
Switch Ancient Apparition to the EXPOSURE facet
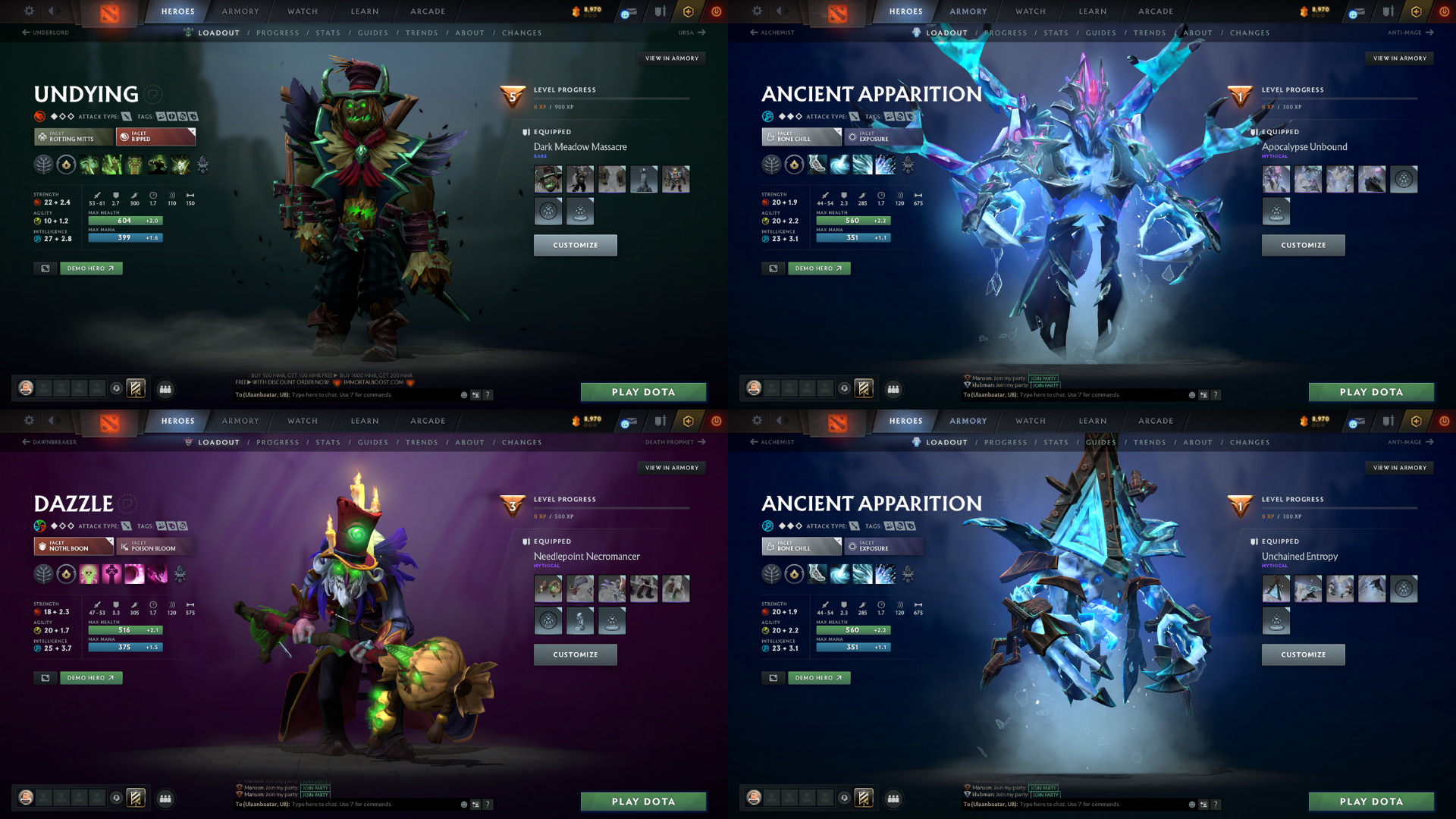(883, 137)
